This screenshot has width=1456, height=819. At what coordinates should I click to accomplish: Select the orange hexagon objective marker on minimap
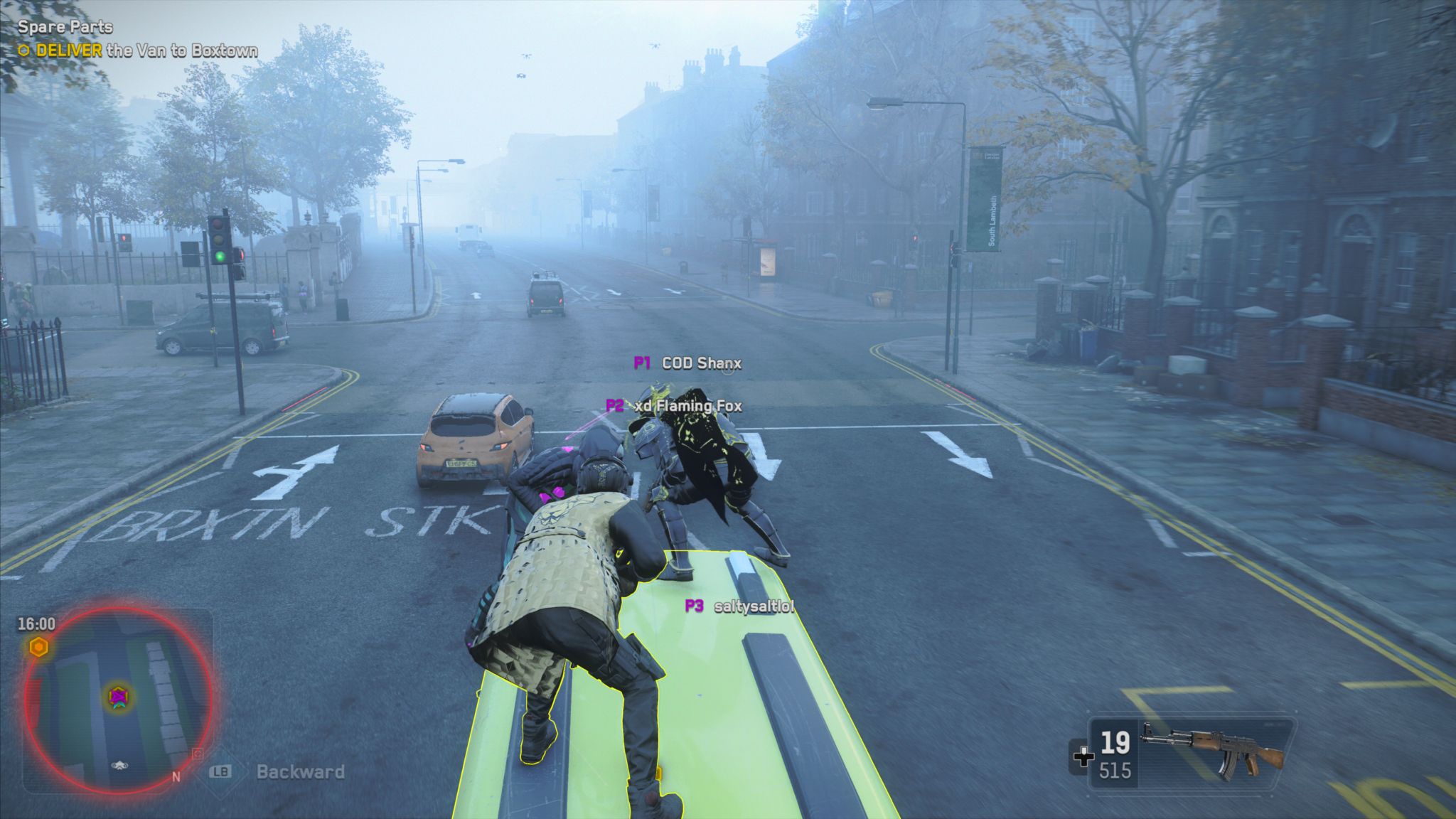point(39,647)
